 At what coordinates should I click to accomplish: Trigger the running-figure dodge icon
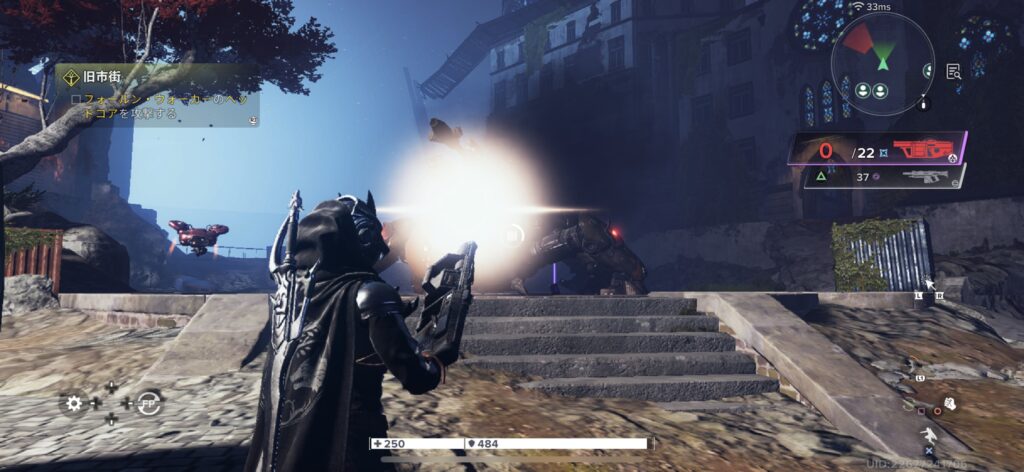click(x=930, y=436)
